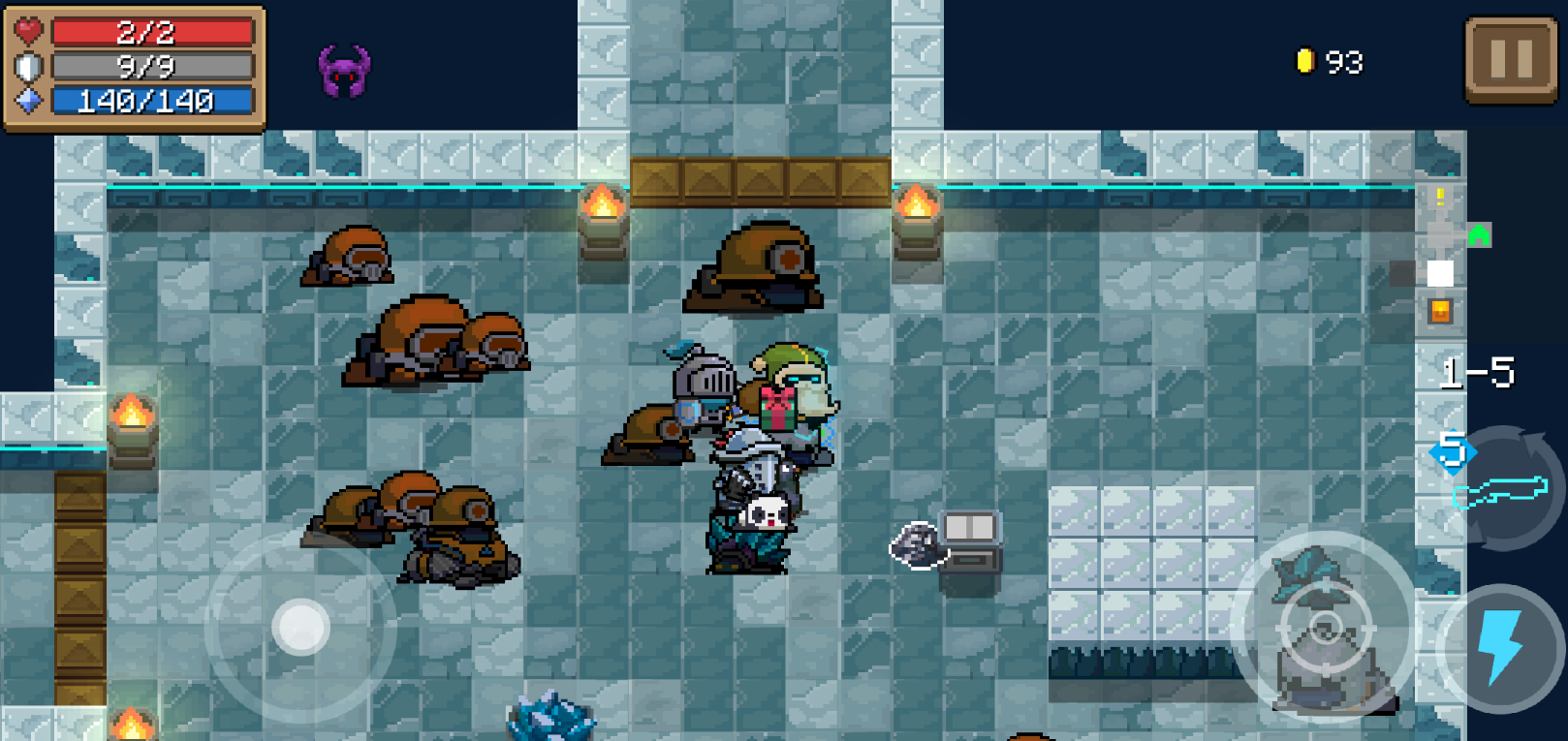Switch weapon using the weapon swap button

pos(1501,489)
